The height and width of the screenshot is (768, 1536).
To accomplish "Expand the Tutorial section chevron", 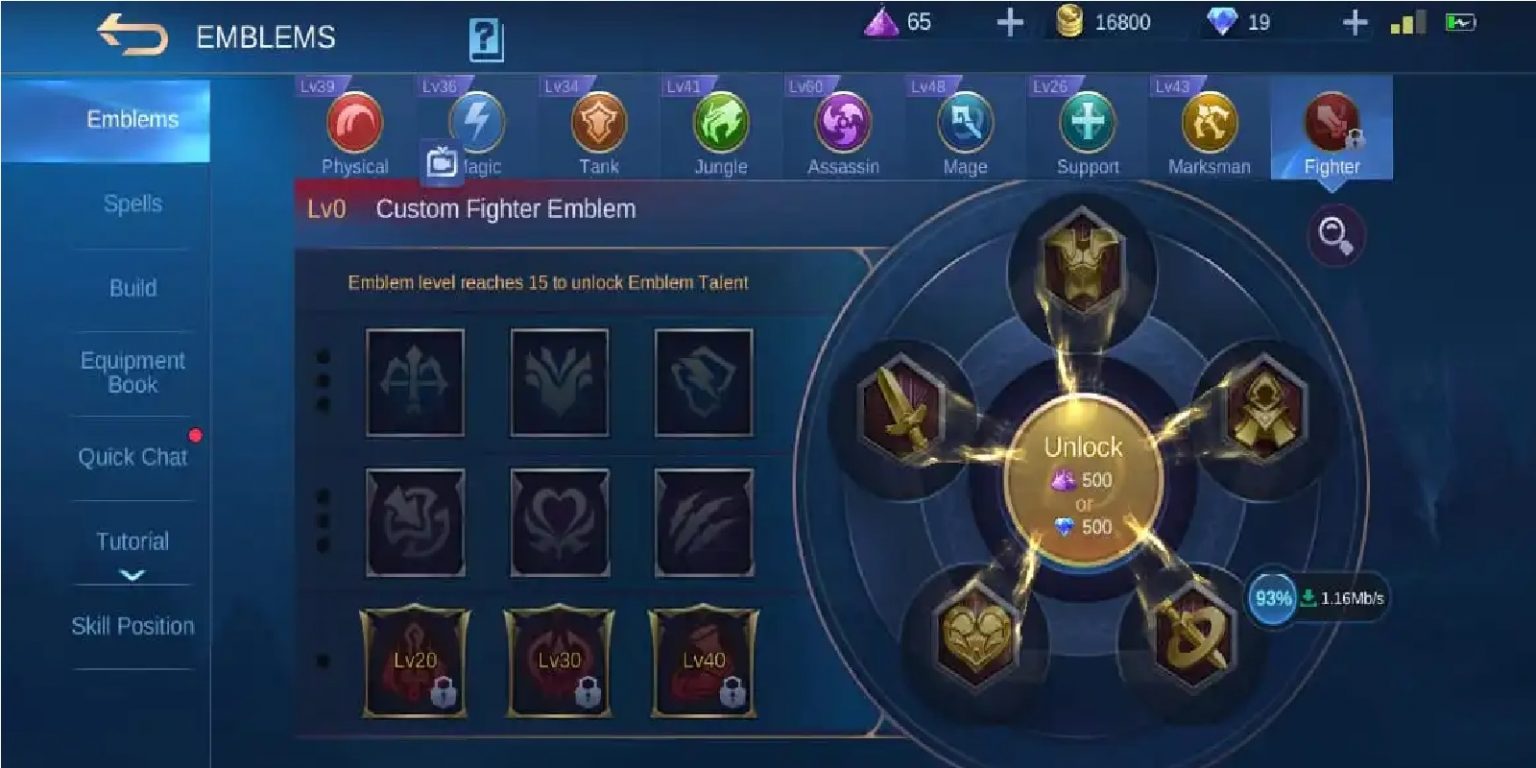I will (133, 575).
